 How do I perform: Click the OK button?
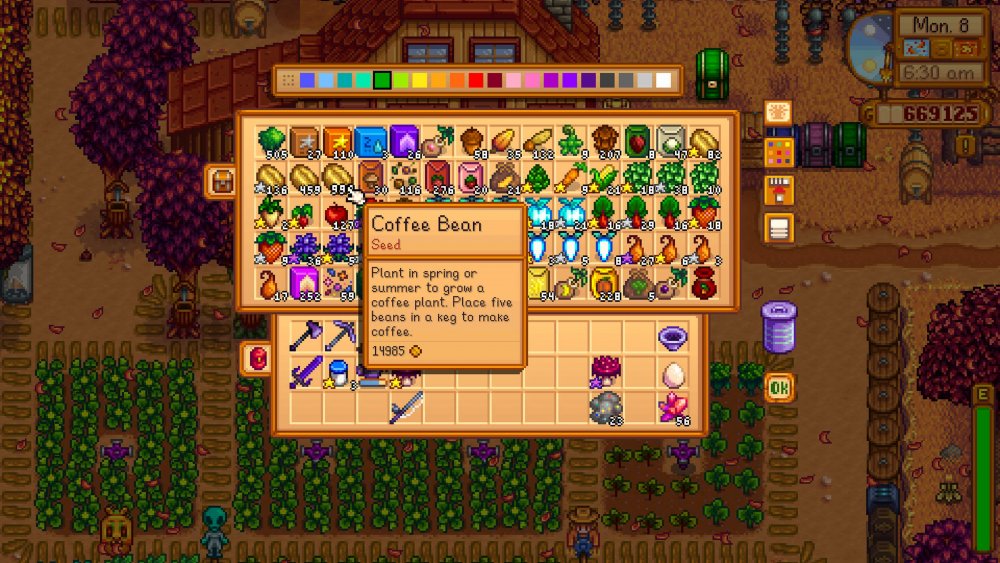click(x=779, y=386)
